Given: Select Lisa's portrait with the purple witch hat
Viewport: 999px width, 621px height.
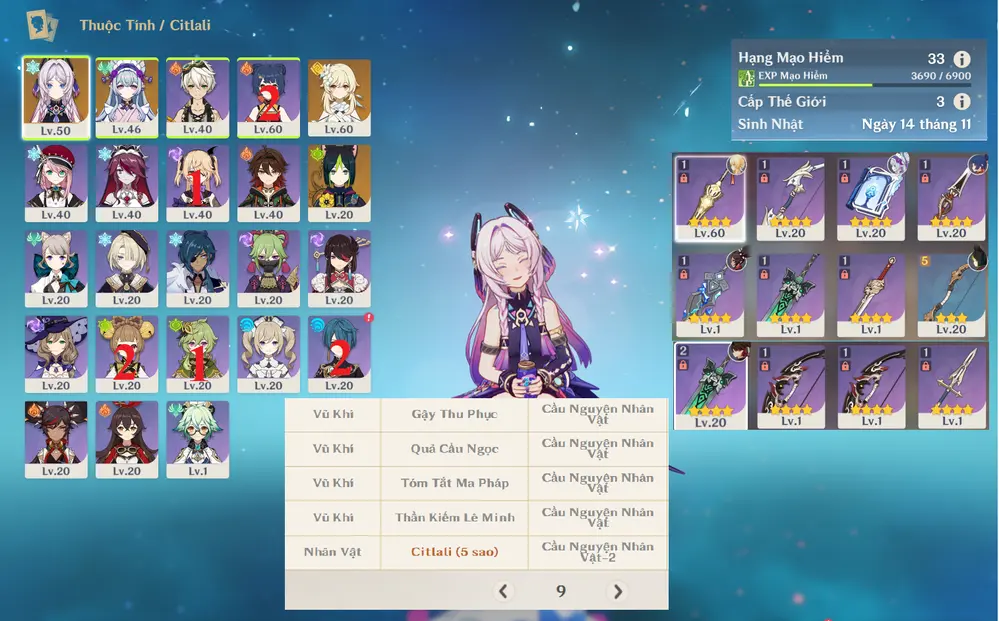Looking at the screenshot, I should coord(56,354).
